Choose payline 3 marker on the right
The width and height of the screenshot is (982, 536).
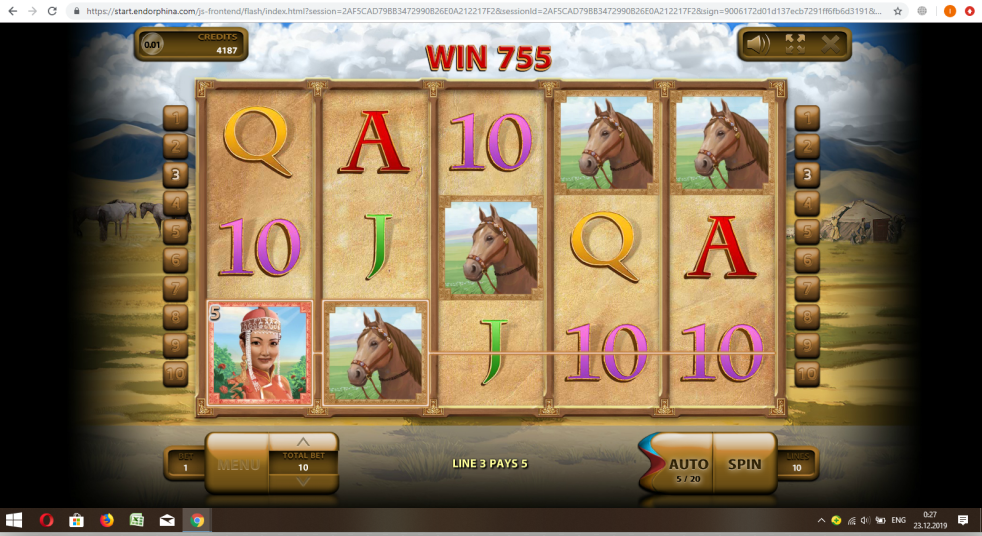click(806, 175)
